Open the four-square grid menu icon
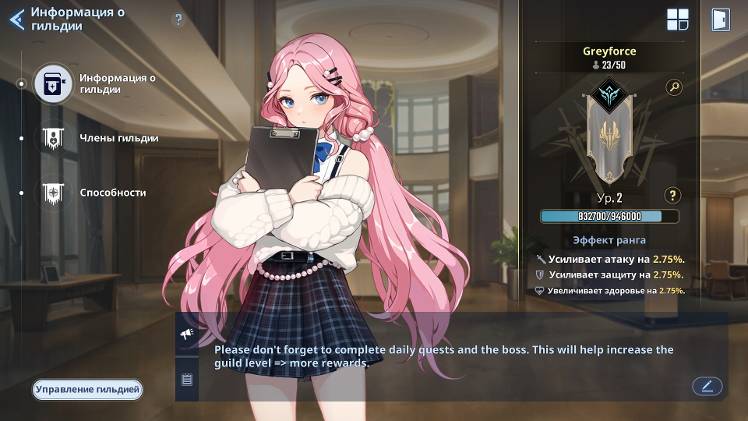The image size is (748, 421). pos(678,20)
